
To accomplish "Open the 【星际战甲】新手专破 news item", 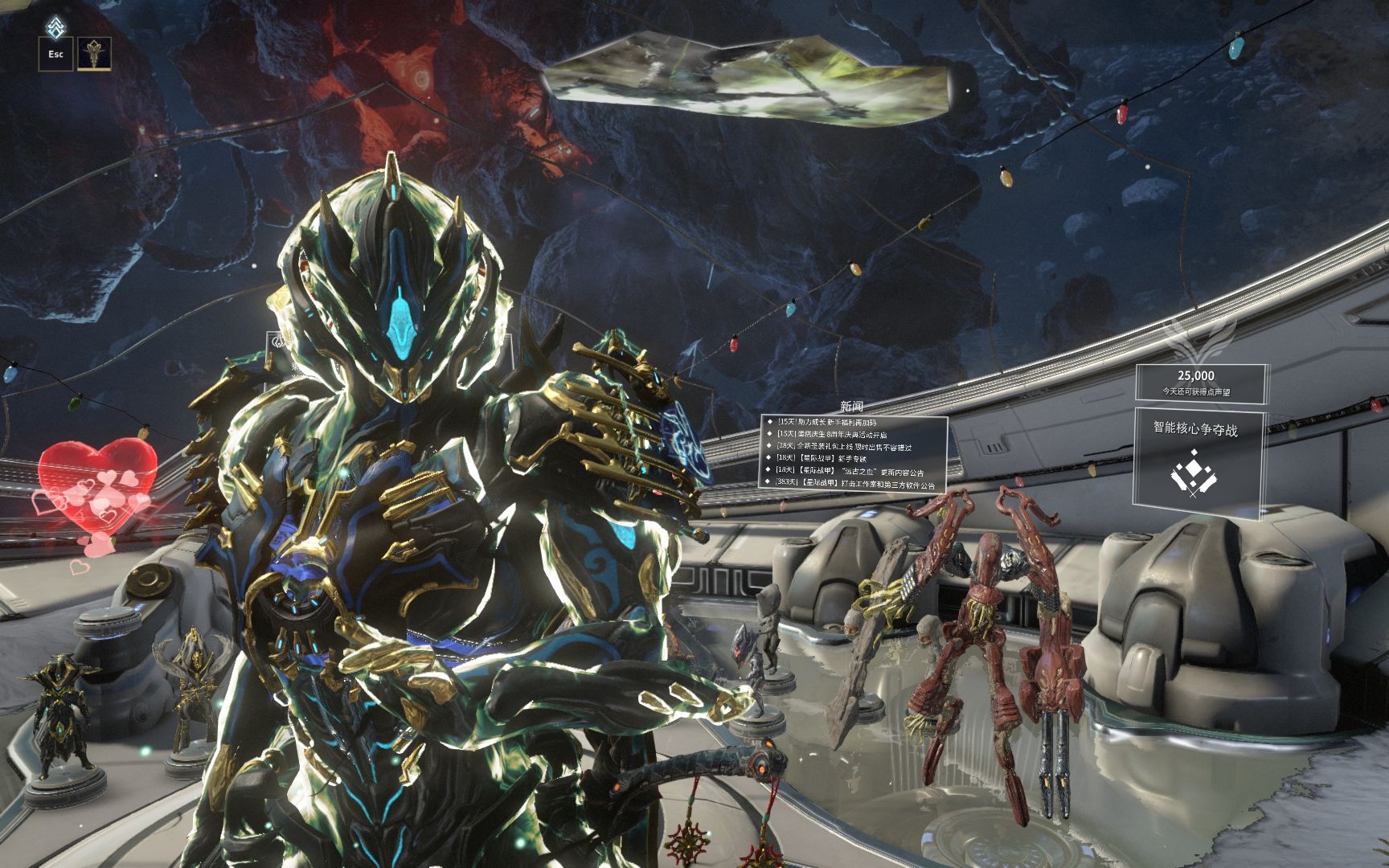I will click(x=828, y=458).
